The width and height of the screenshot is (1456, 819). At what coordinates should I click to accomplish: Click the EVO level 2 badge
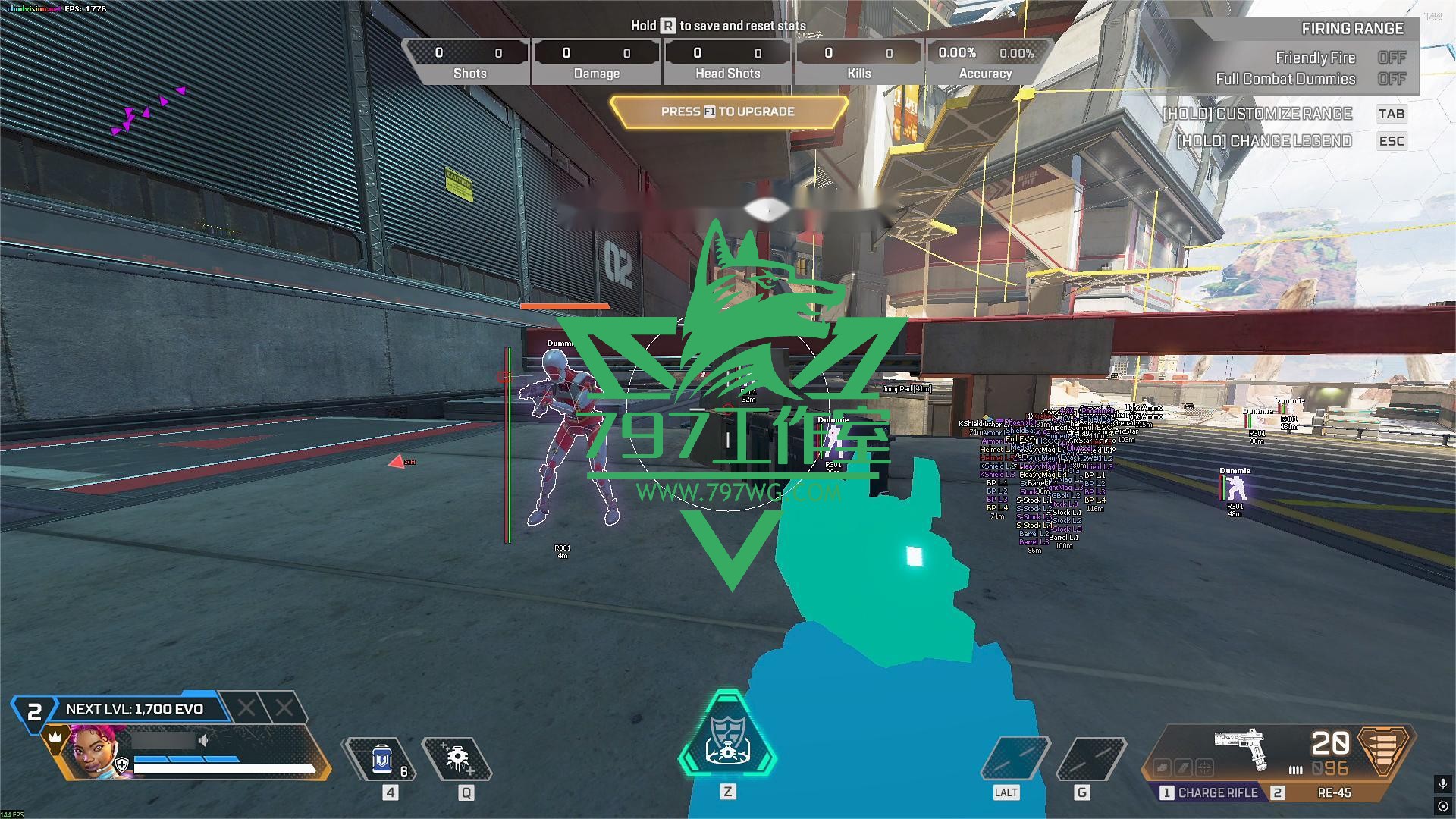[x=34, y=713]
